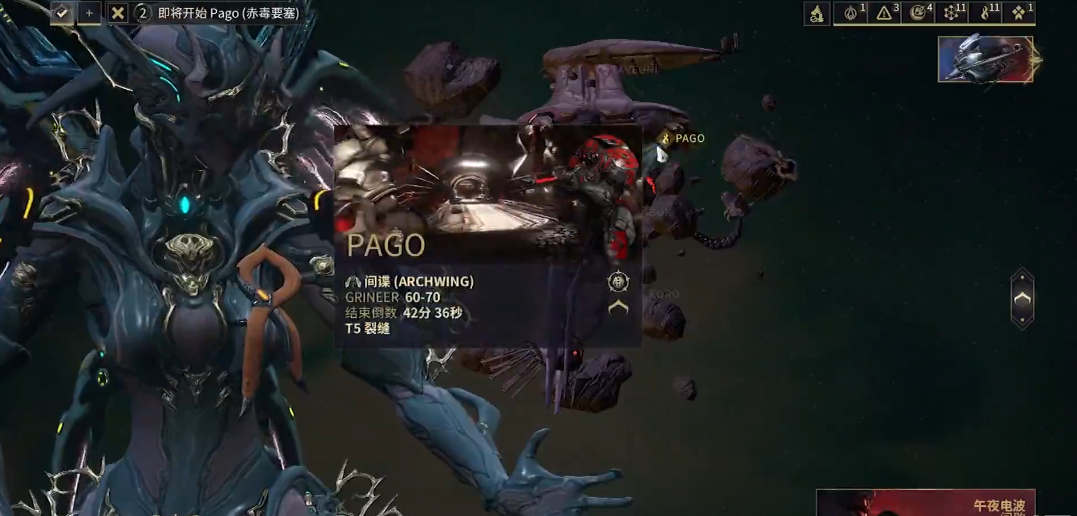Click the four-diamond icon on top bar

(1019, 13)
